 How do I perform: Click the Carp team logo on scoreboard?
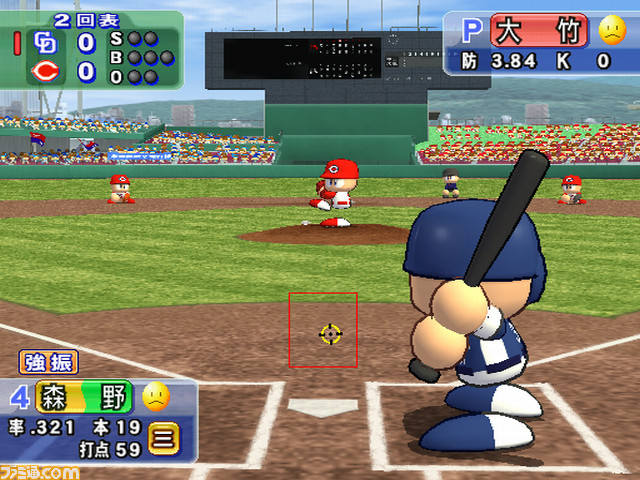tap(44, 71)
